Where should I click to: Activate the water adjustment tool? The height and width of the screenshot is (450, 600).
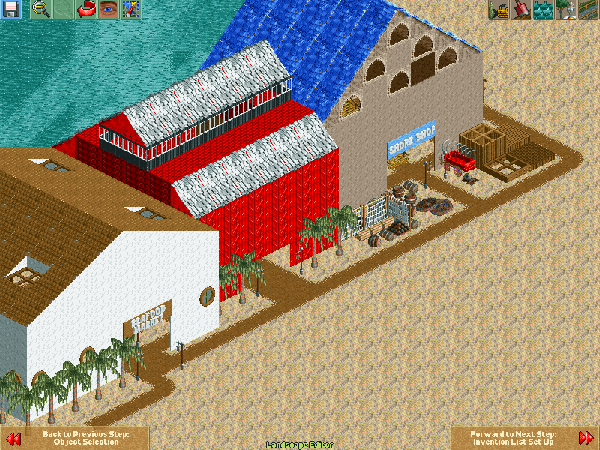click(x=543, y=10)
